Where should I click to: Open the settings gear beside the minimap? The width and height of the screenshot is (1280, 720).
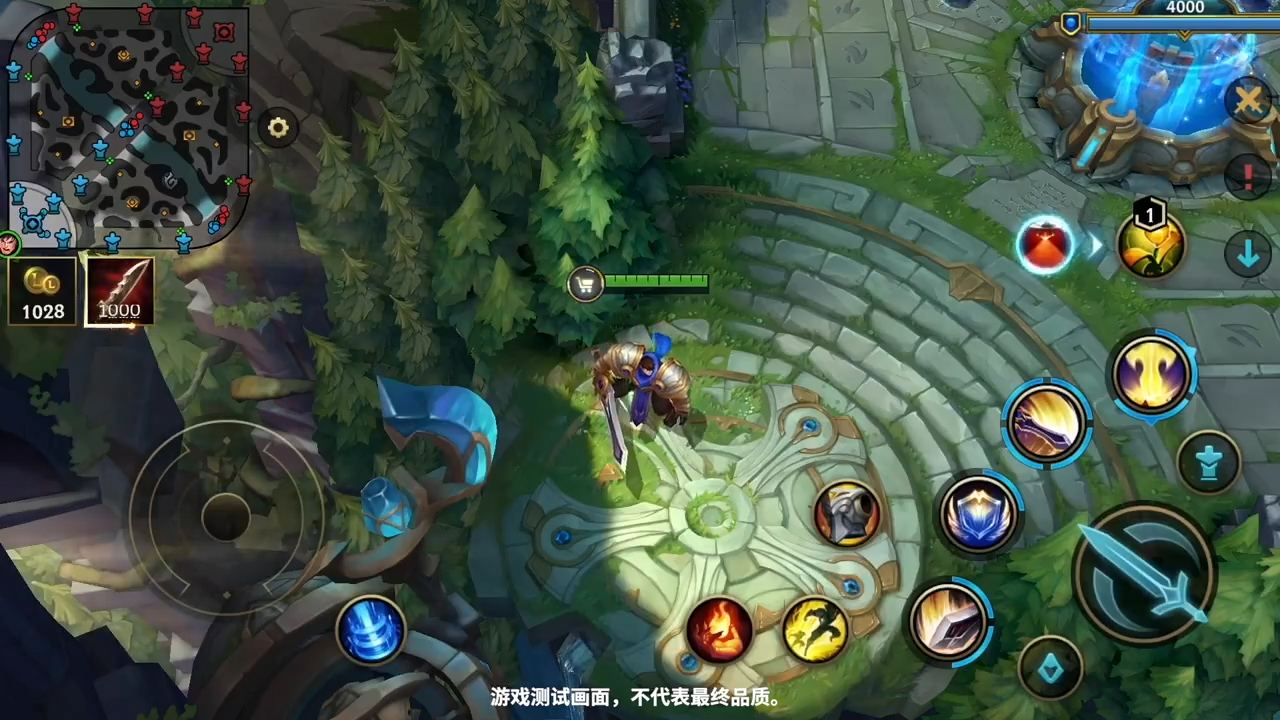click(x=277, y=127)
